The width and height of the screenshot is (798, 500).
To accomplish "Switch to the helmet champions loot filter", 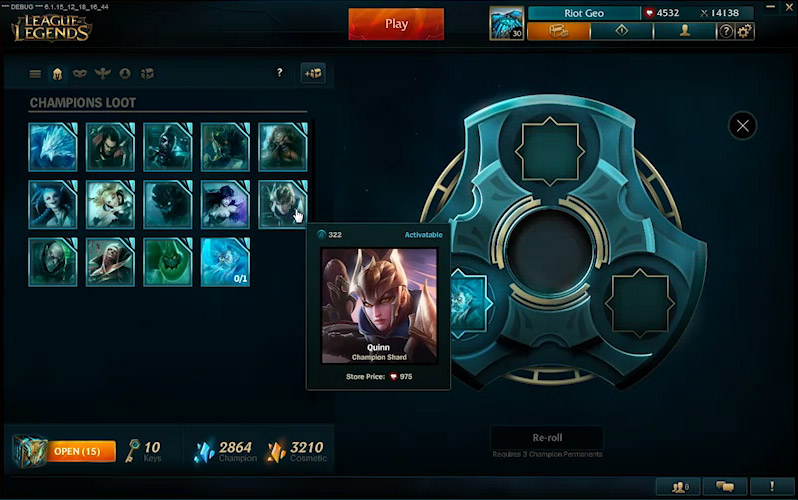I will 57,73.
